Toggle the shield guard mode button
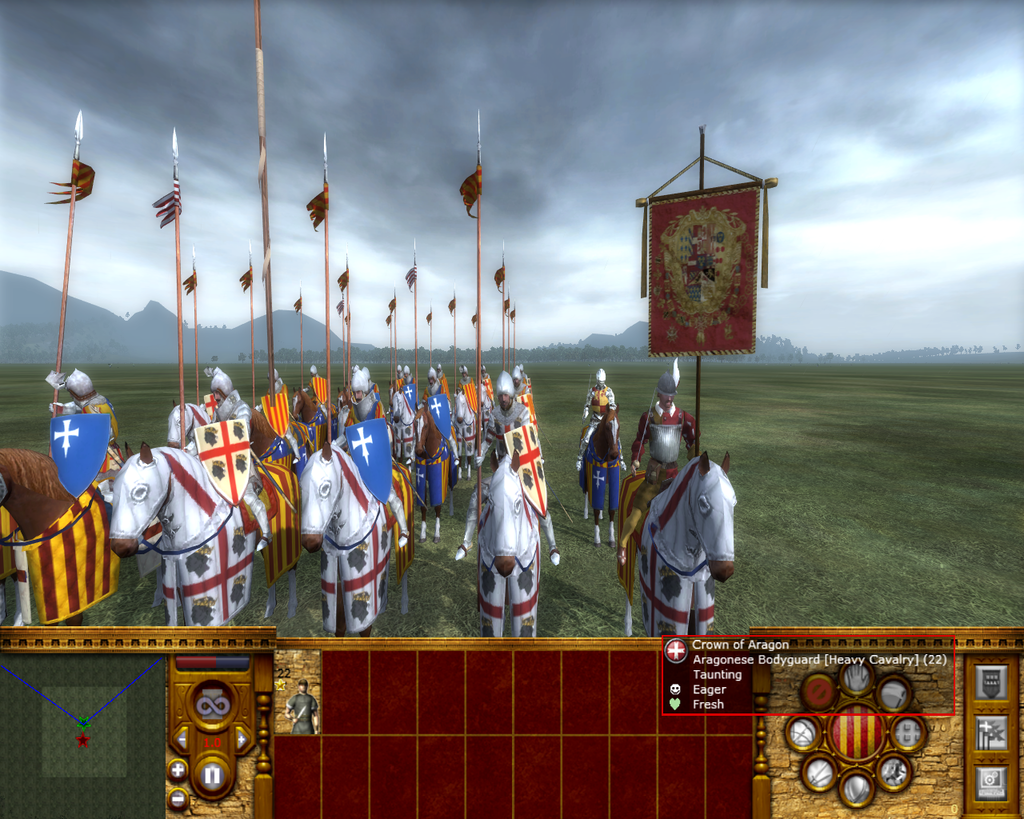The image size is (1024, 819). [x=856, y=788]
